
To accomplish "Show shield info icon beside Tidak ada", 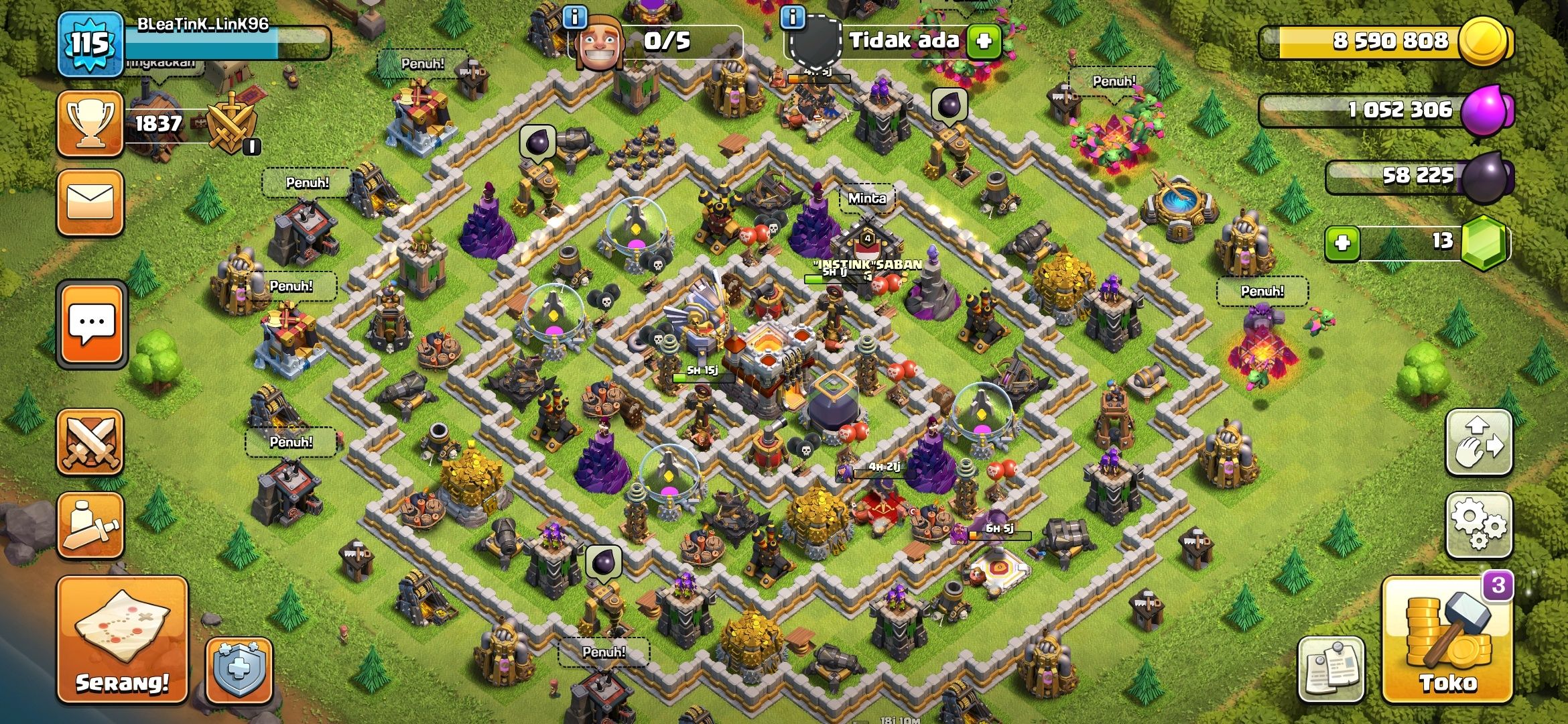I will [x=793, y=17].
